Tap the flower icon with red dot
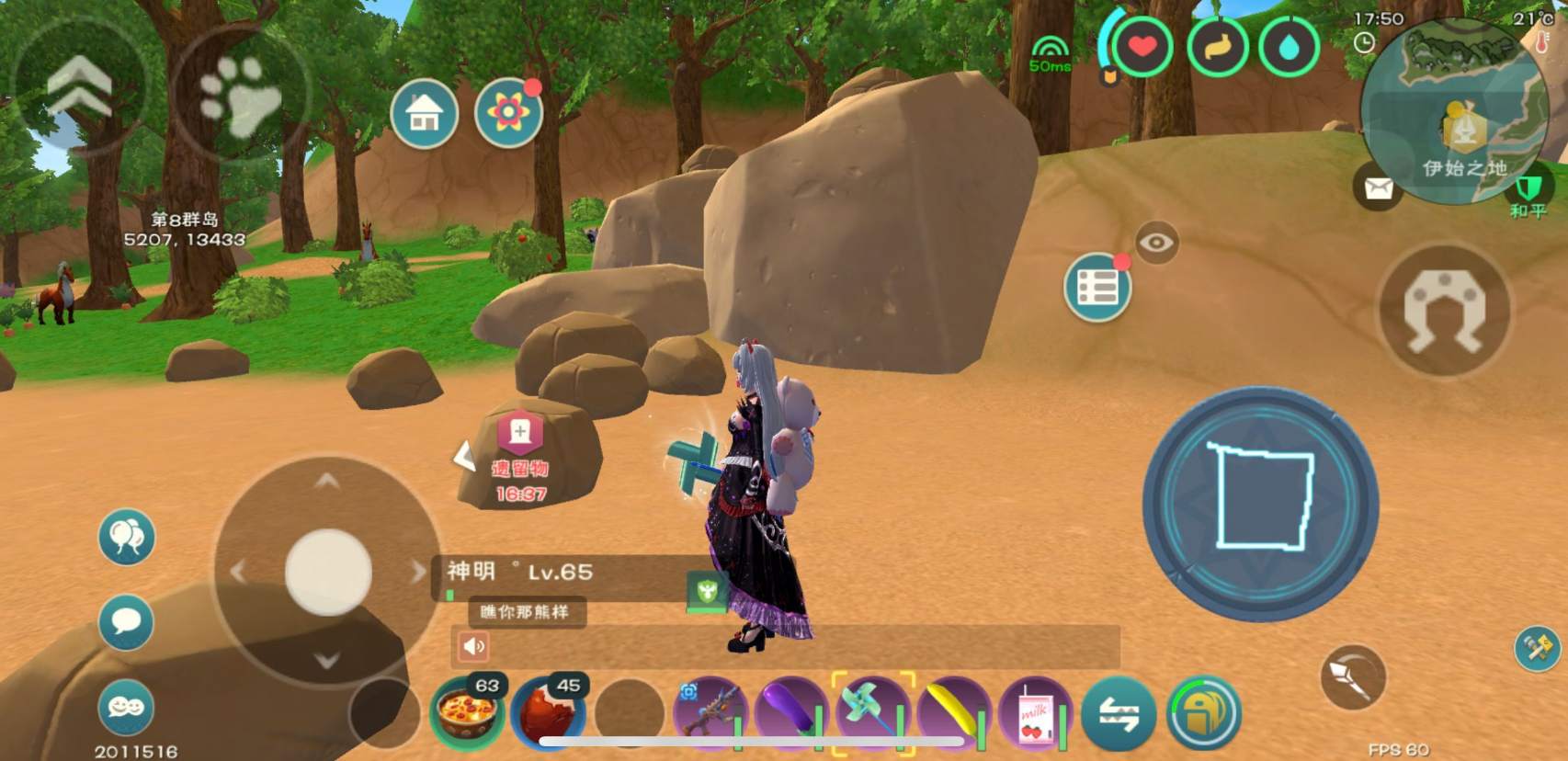The height and width of the screenshot is (761, 1568). point(508,113)
